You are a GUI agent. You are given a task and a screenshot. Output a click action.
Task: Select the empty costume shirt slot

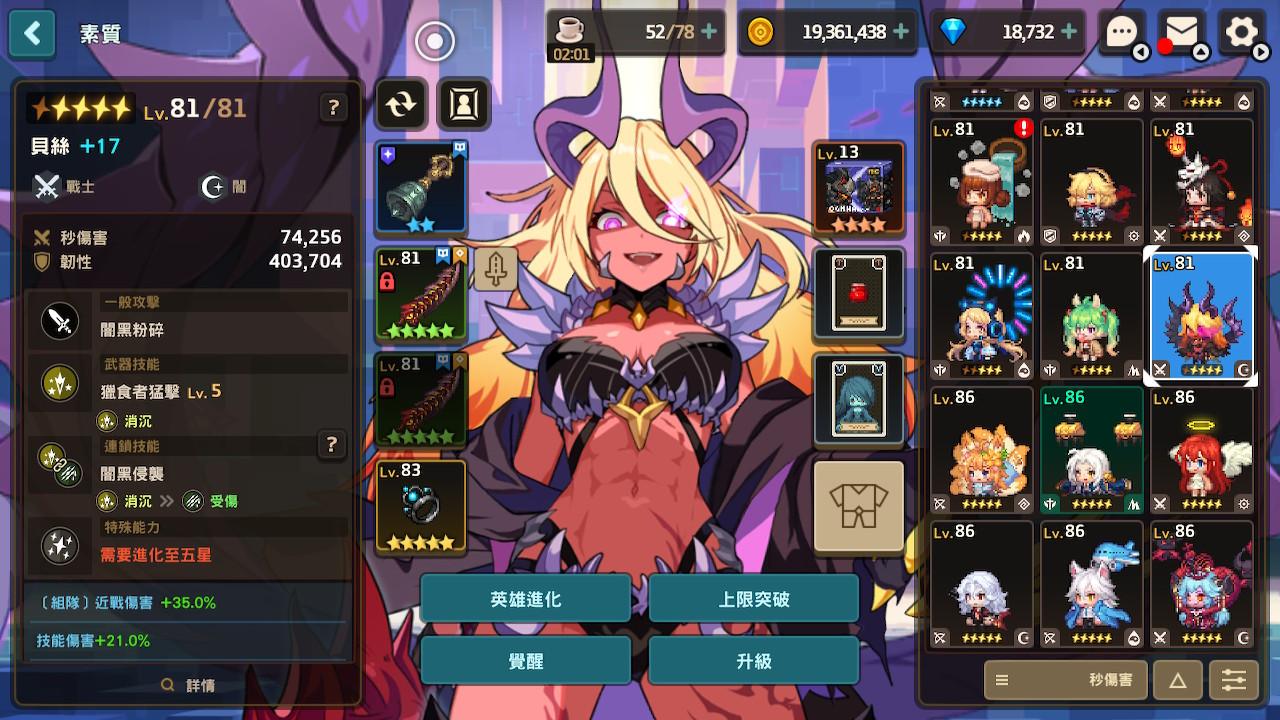click(858, 507)
